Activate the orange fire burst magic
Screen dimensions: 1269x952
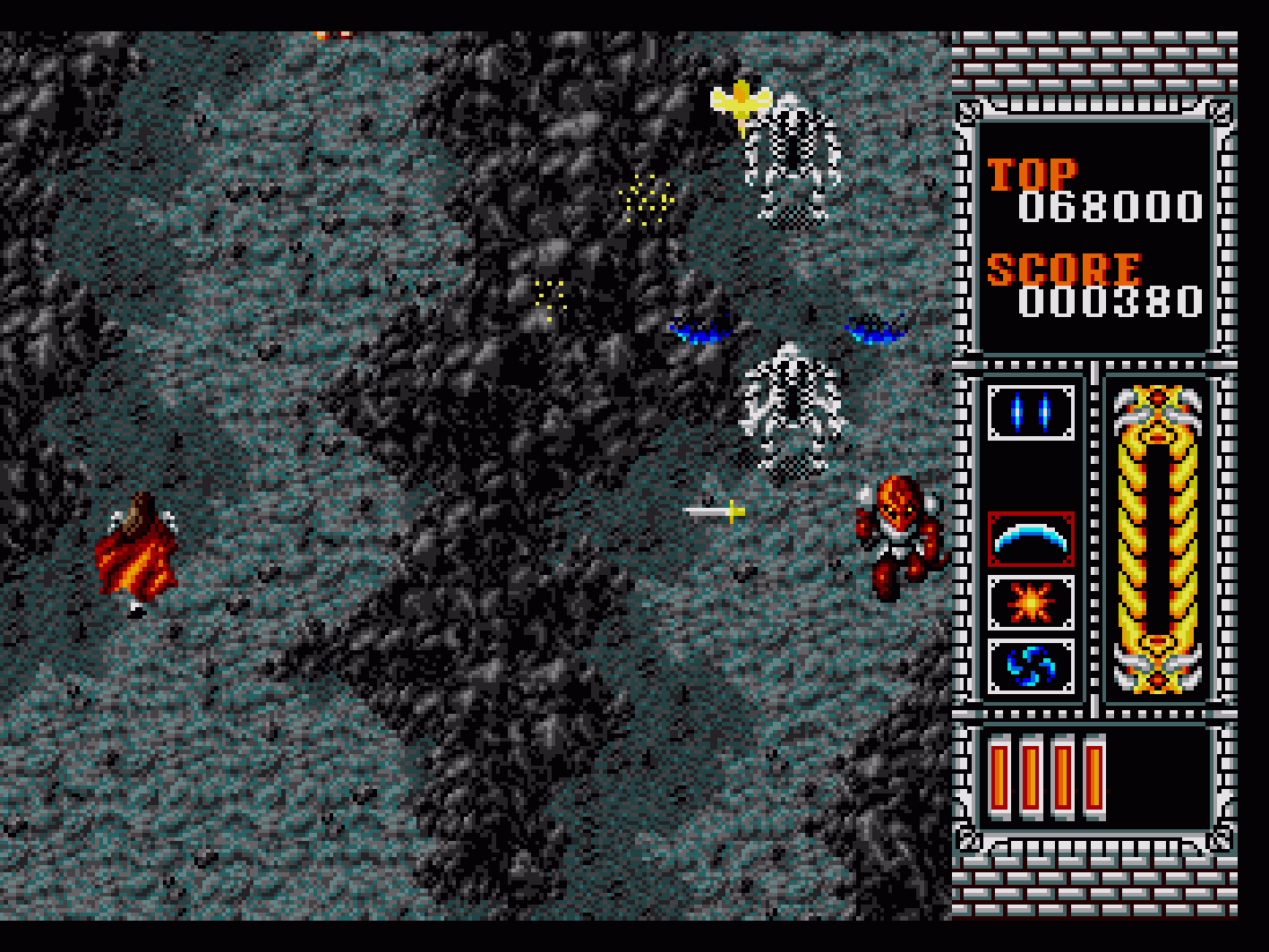[x=1031, y=603]
